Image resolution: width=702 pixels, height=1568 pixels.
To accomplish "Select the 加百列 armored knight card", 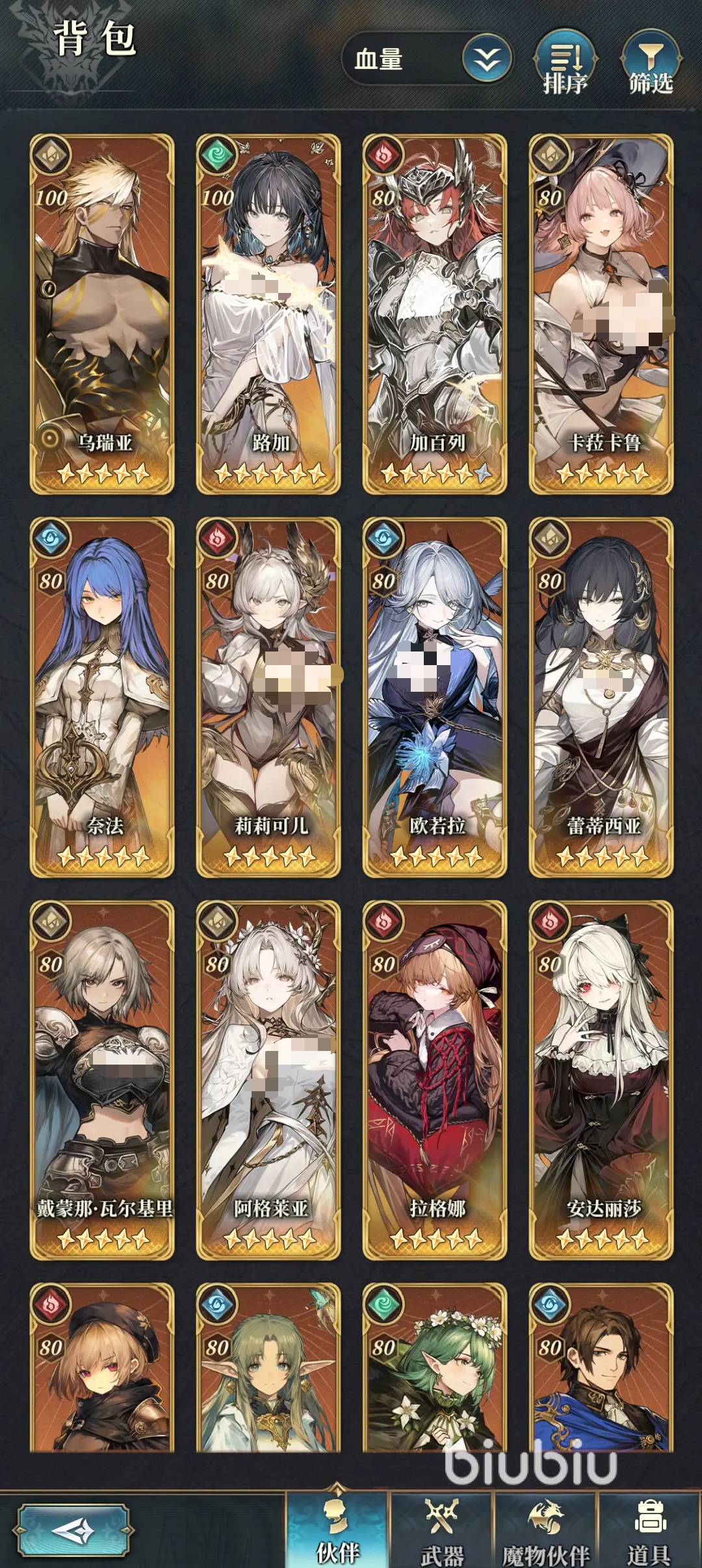I will coord(435,314).
